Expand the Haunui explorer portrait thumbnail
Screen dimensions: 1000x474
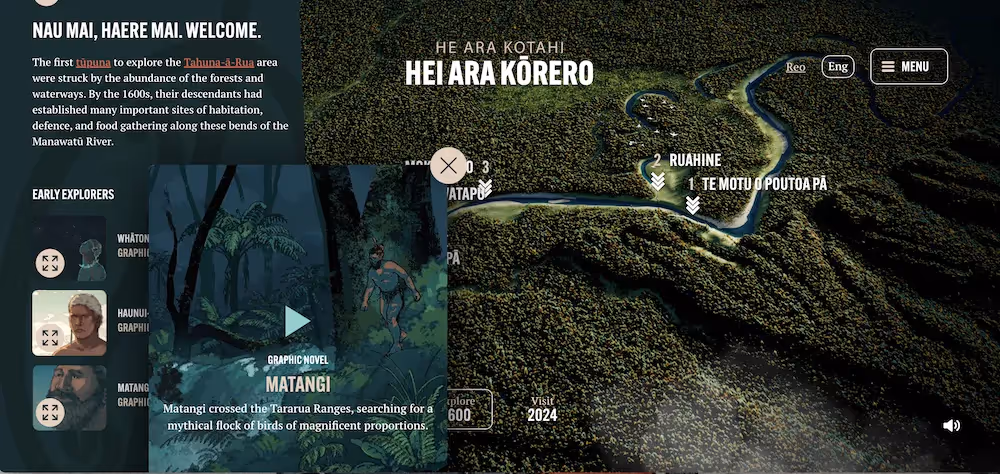pos(50,337)
